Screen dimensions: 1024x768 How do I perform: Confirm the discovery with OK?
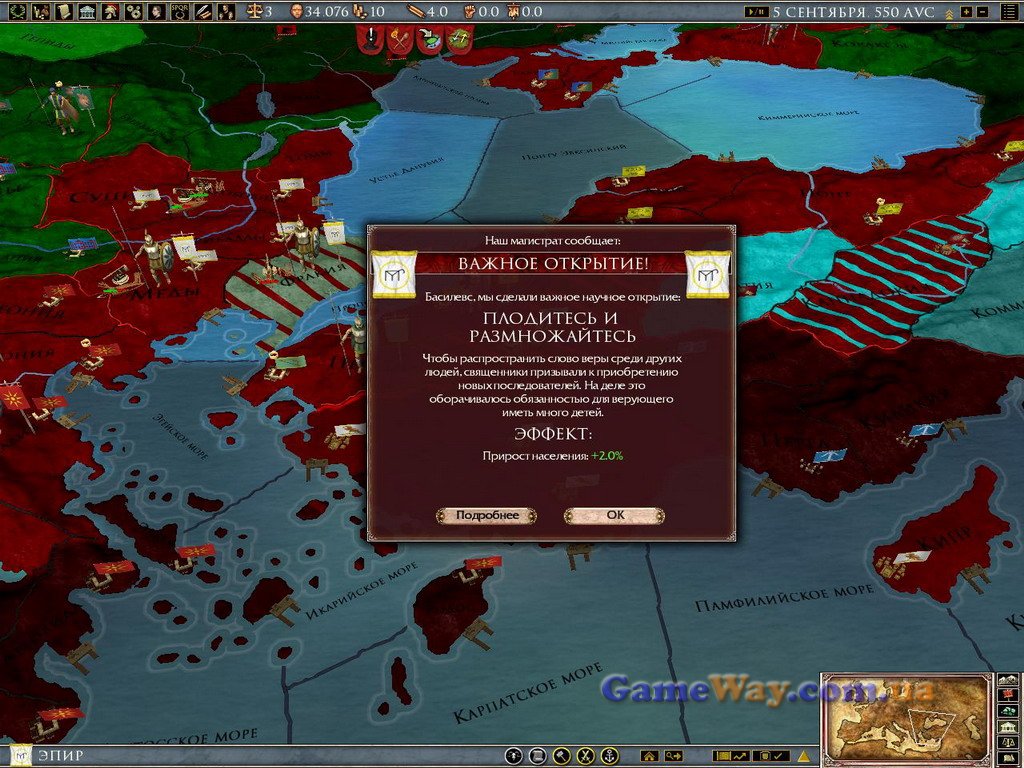[614, 516]
